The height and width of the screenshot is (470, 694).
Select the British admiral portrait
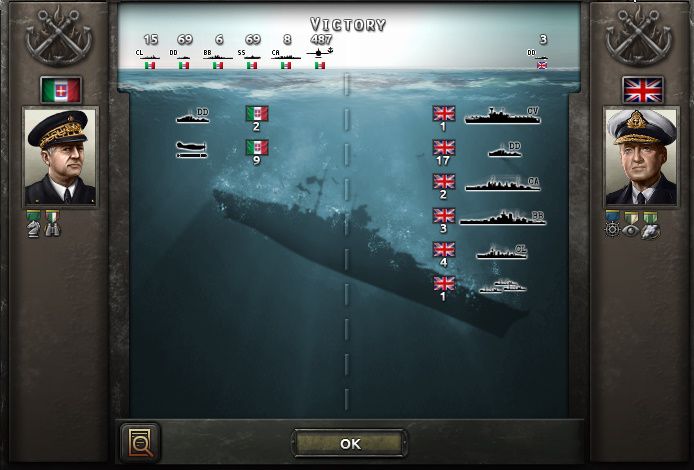point(641,156)
